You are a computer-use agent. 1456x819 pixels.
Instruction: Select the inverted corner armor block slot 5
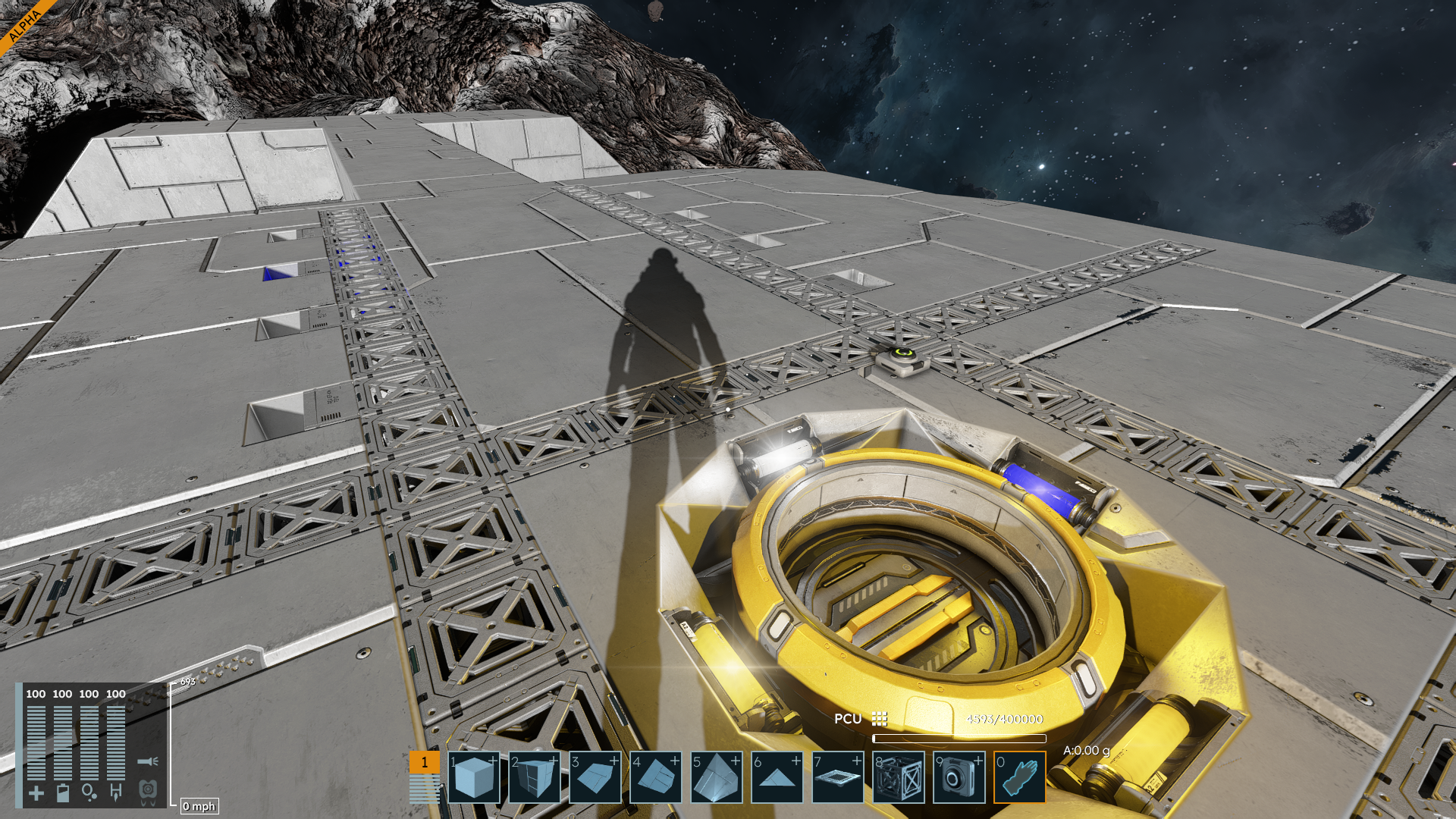pyautogui.click(x=717, y=777)
